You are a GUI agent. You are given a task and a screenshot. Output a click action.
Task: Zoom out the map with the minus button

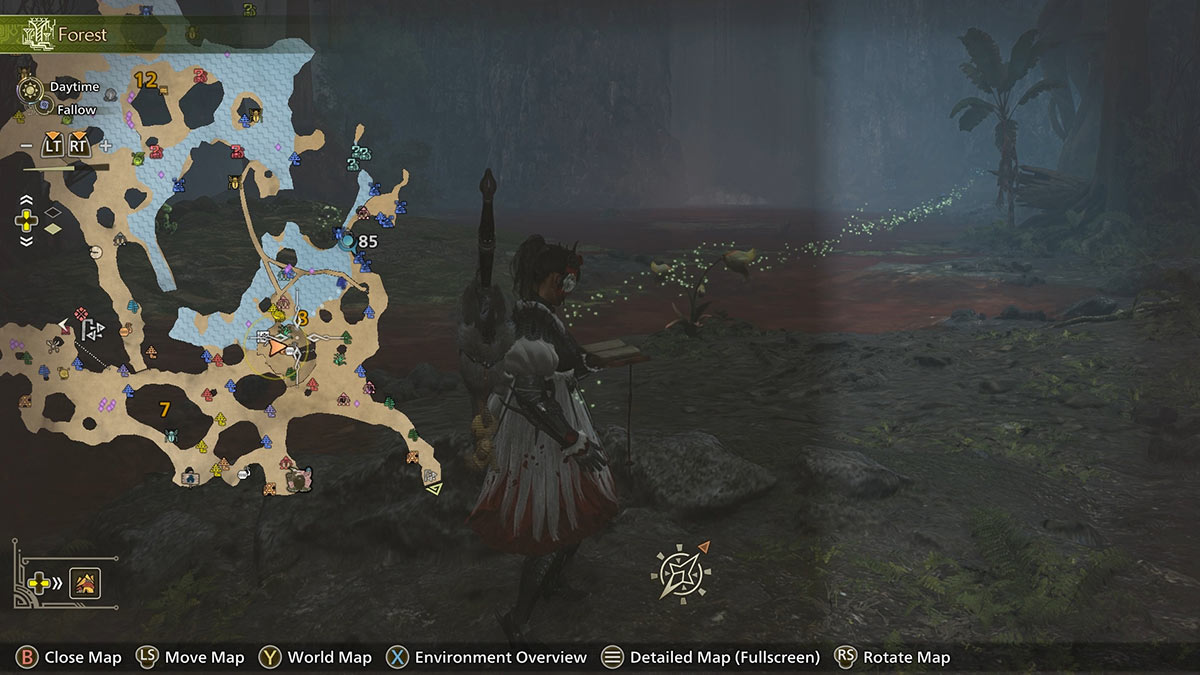[x=24, y=146]
